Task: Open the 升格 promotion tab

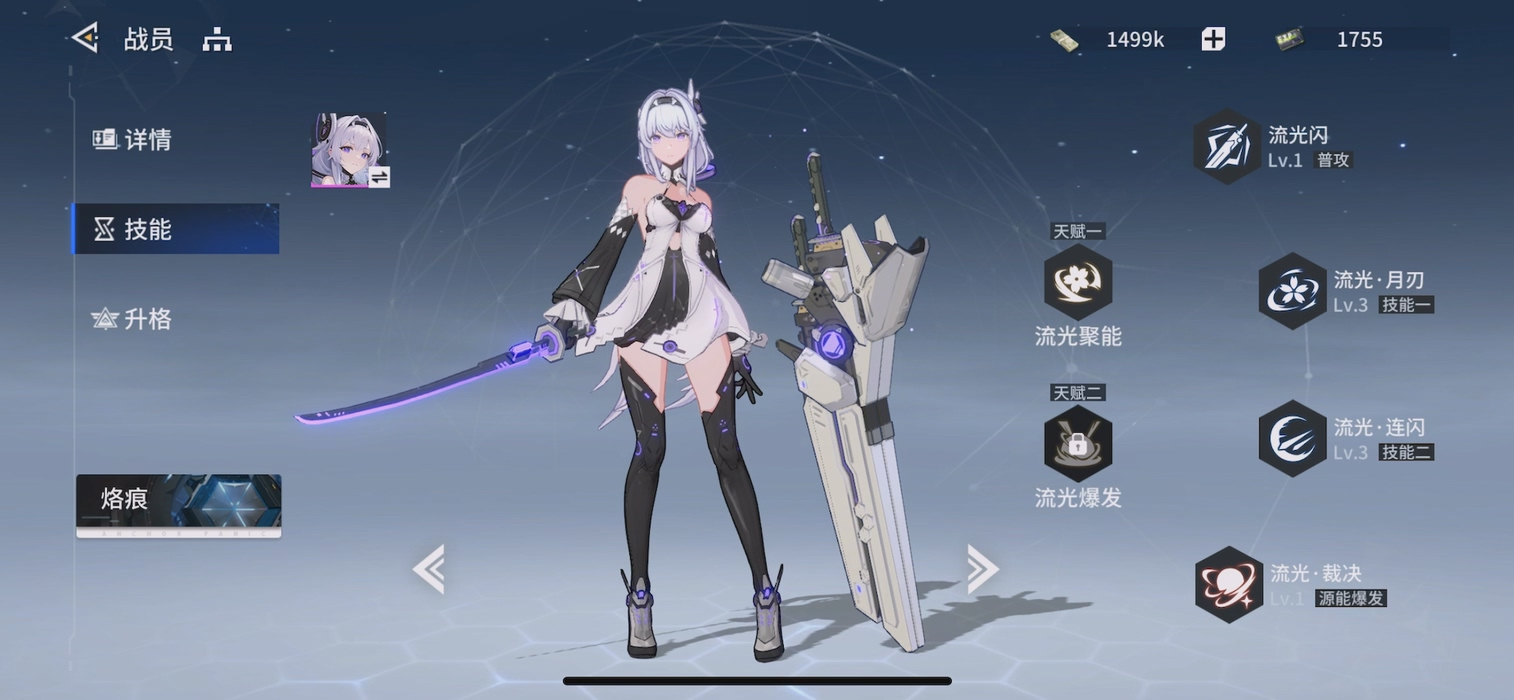Action: point(133,319)
